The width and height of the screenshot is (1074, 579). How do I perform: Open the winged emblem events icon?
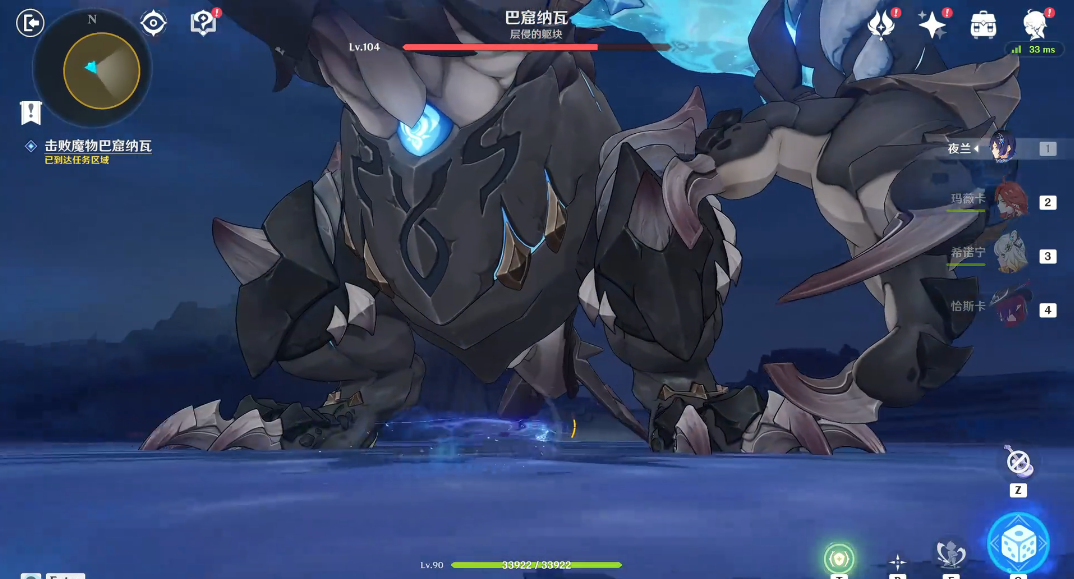881,25
